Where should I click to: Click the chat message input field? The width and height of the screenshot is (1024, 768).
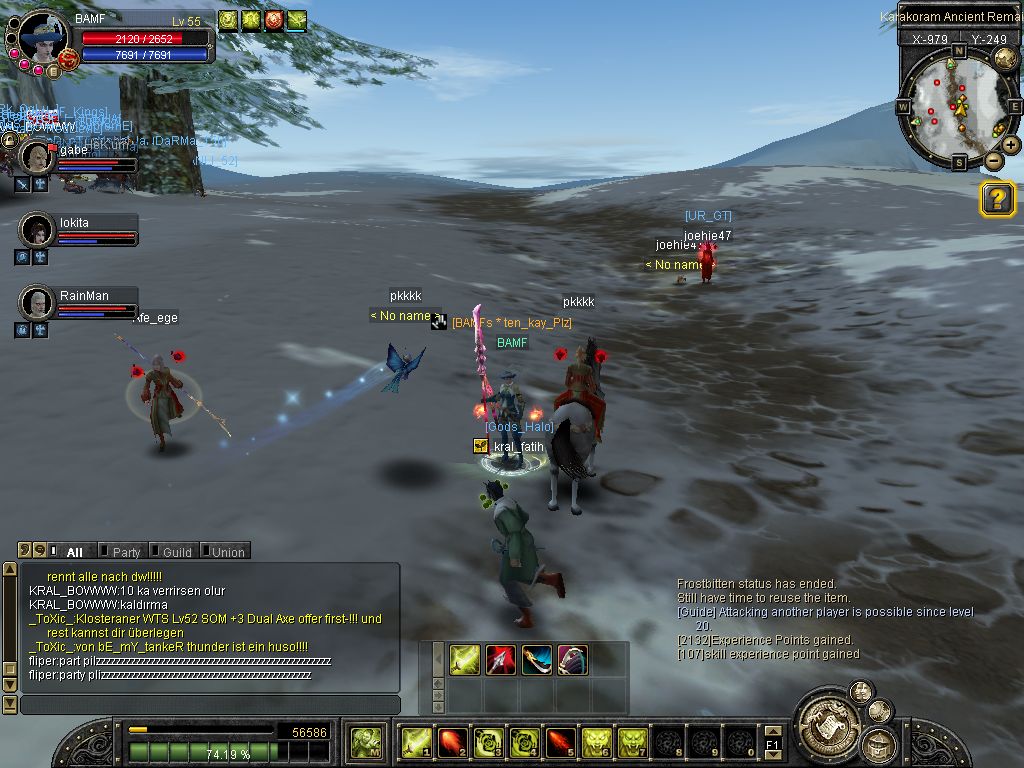[210, 705]
